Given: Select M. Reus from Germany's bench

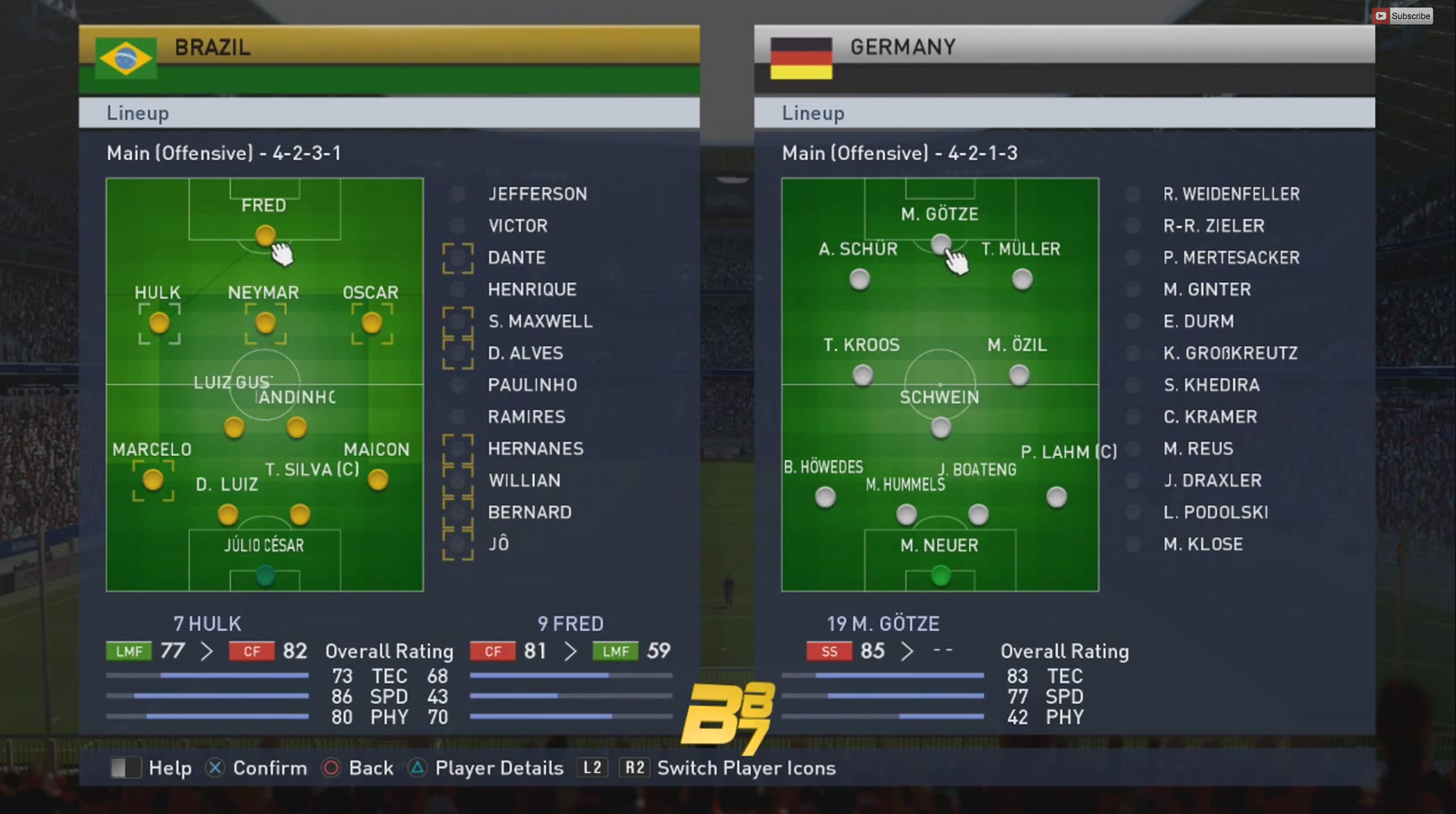Looking at the screenshot, I should coord(1198,449).
